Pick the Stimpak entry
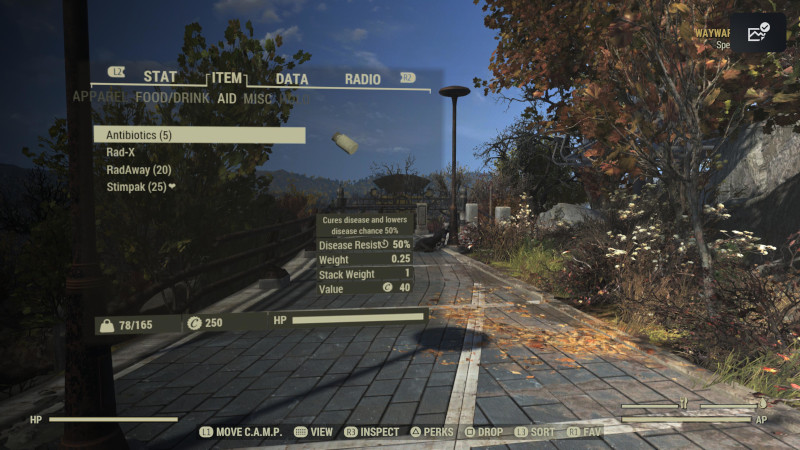The image size is (800, 450). (140, 187)
